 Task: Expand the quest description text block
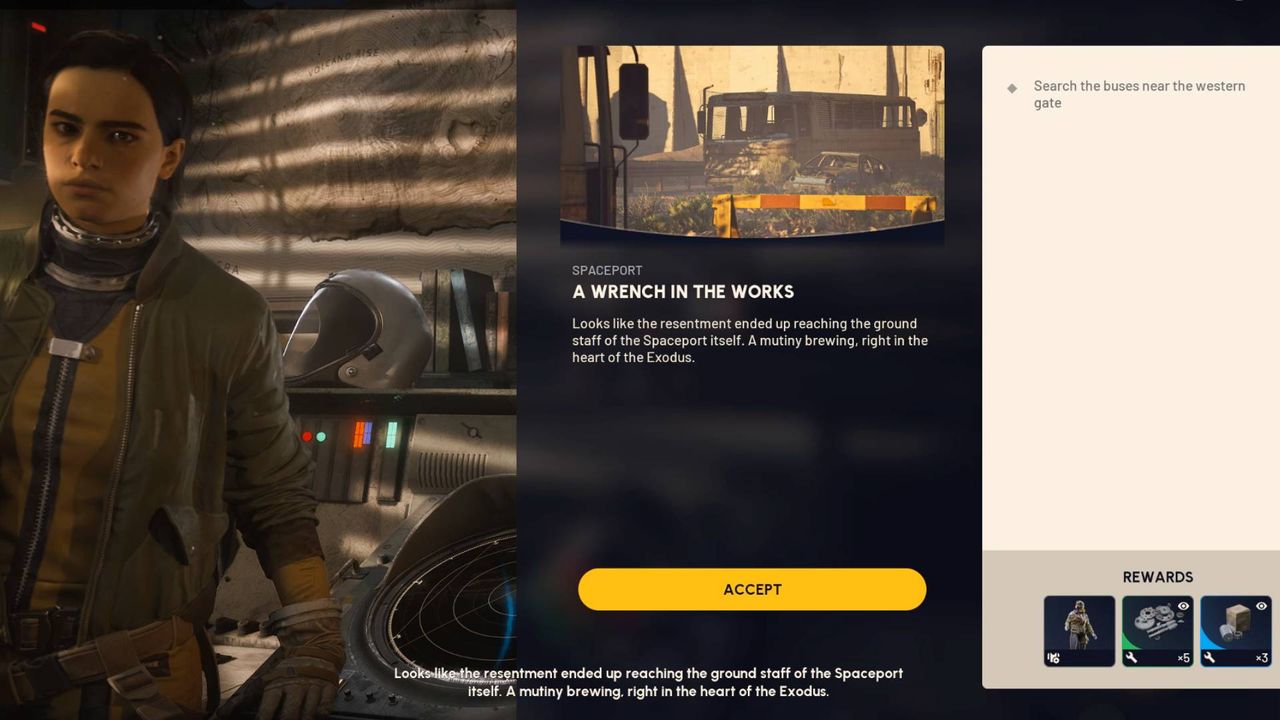pyautogui.click(x=748, y=340)
